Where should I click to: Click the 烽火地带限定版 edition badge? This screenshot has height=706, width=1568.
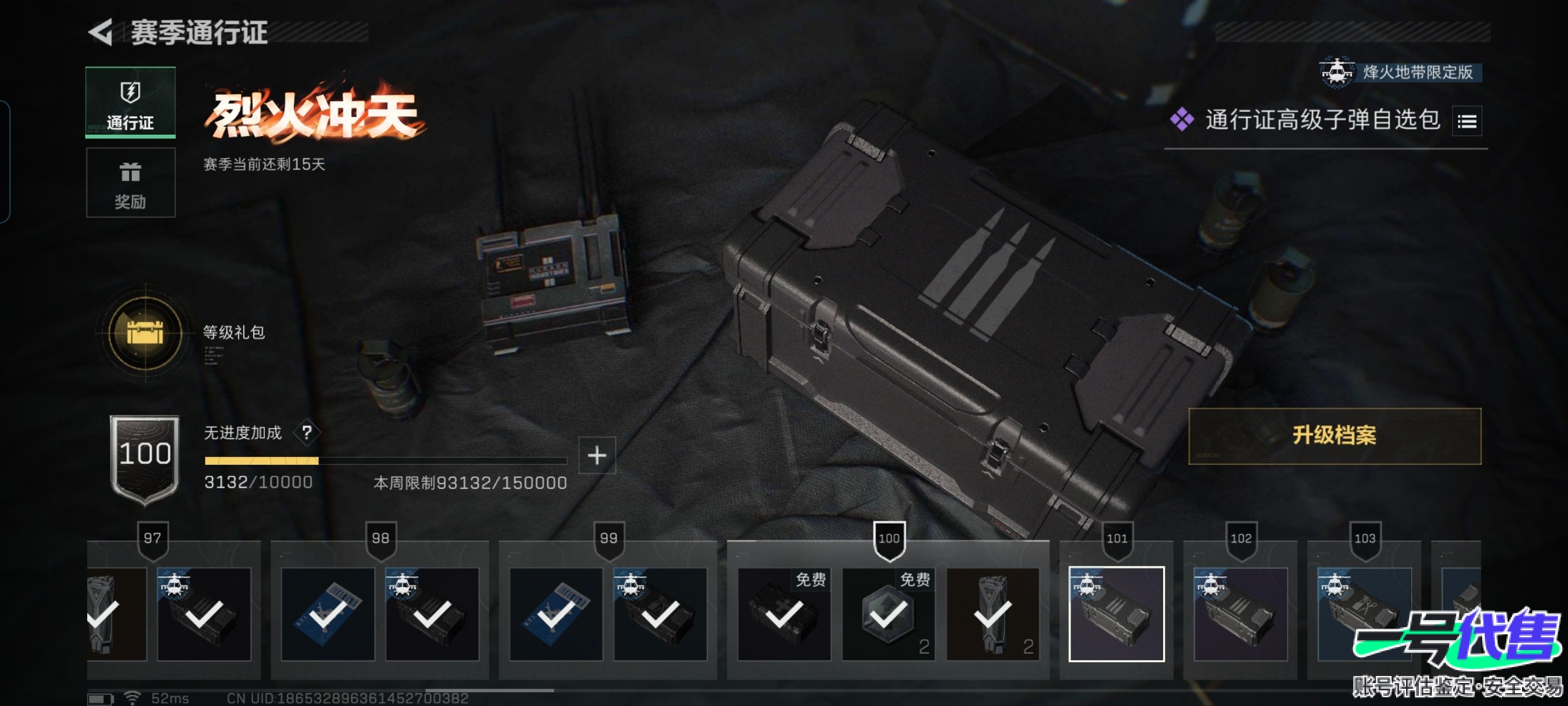pos(1400,72)
